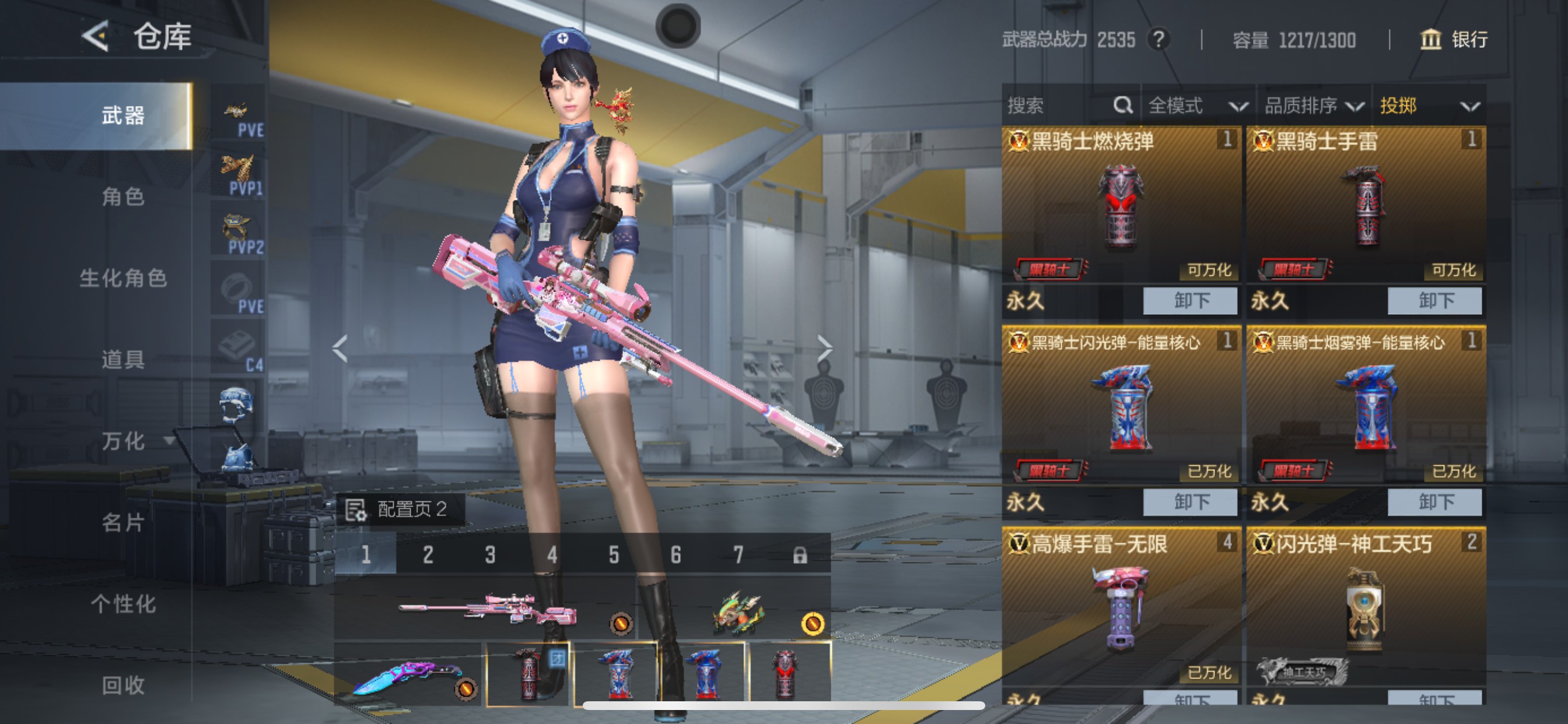This screenshot has width=1568, height=724.
Task: Open the 配置页 2 loadout settings
Action: pos(401,509)
